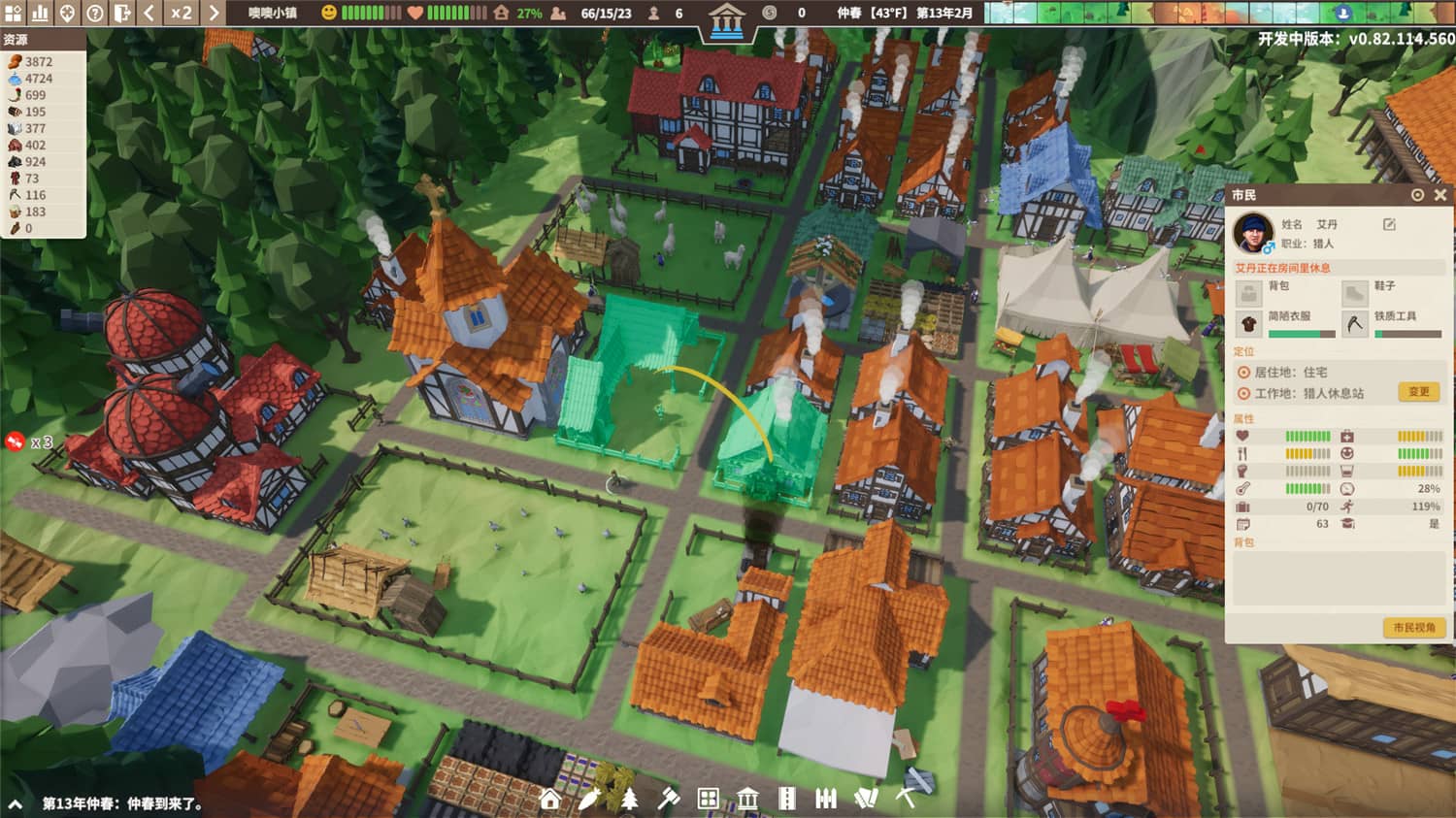The height and width of the screenshot is (818, 1456).
Task: Open the overview grid menu at top left
Action: [15, 14]
